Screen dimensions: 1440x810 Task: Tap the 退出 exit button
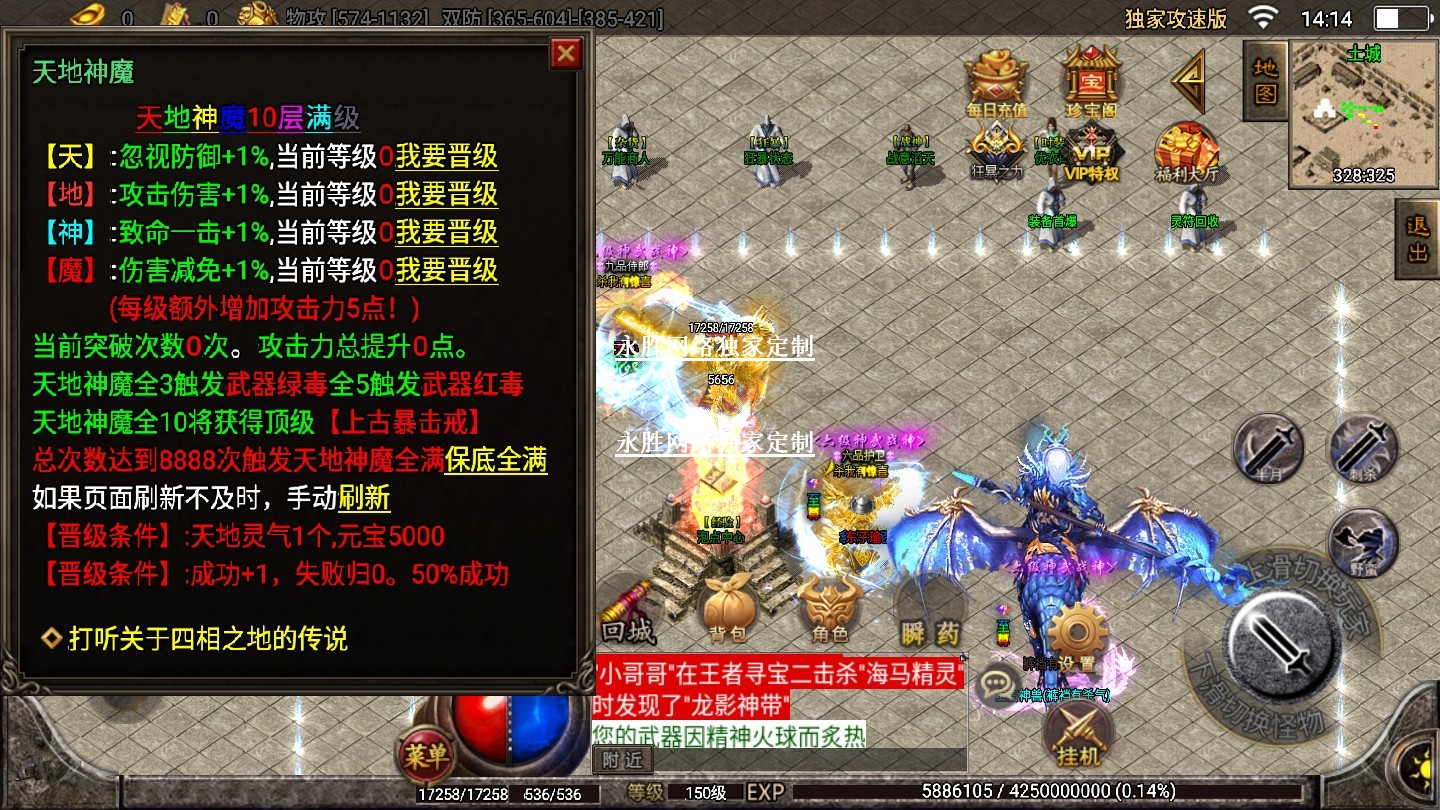[x=1417, y=240]
